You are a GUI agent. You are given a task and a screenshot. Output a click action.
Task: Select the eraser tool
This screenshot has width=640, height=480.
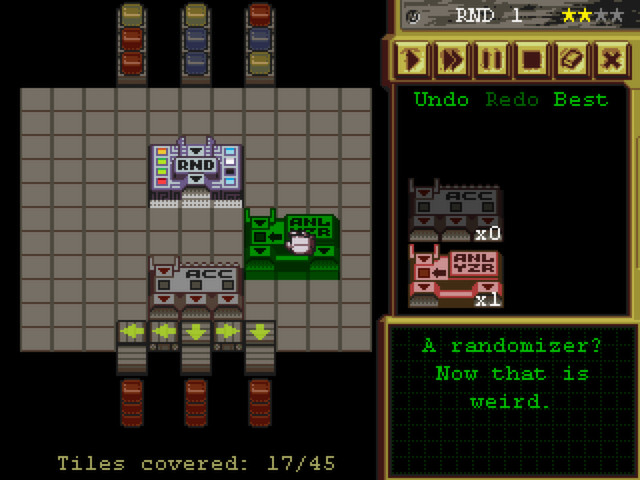click(572, 59)
